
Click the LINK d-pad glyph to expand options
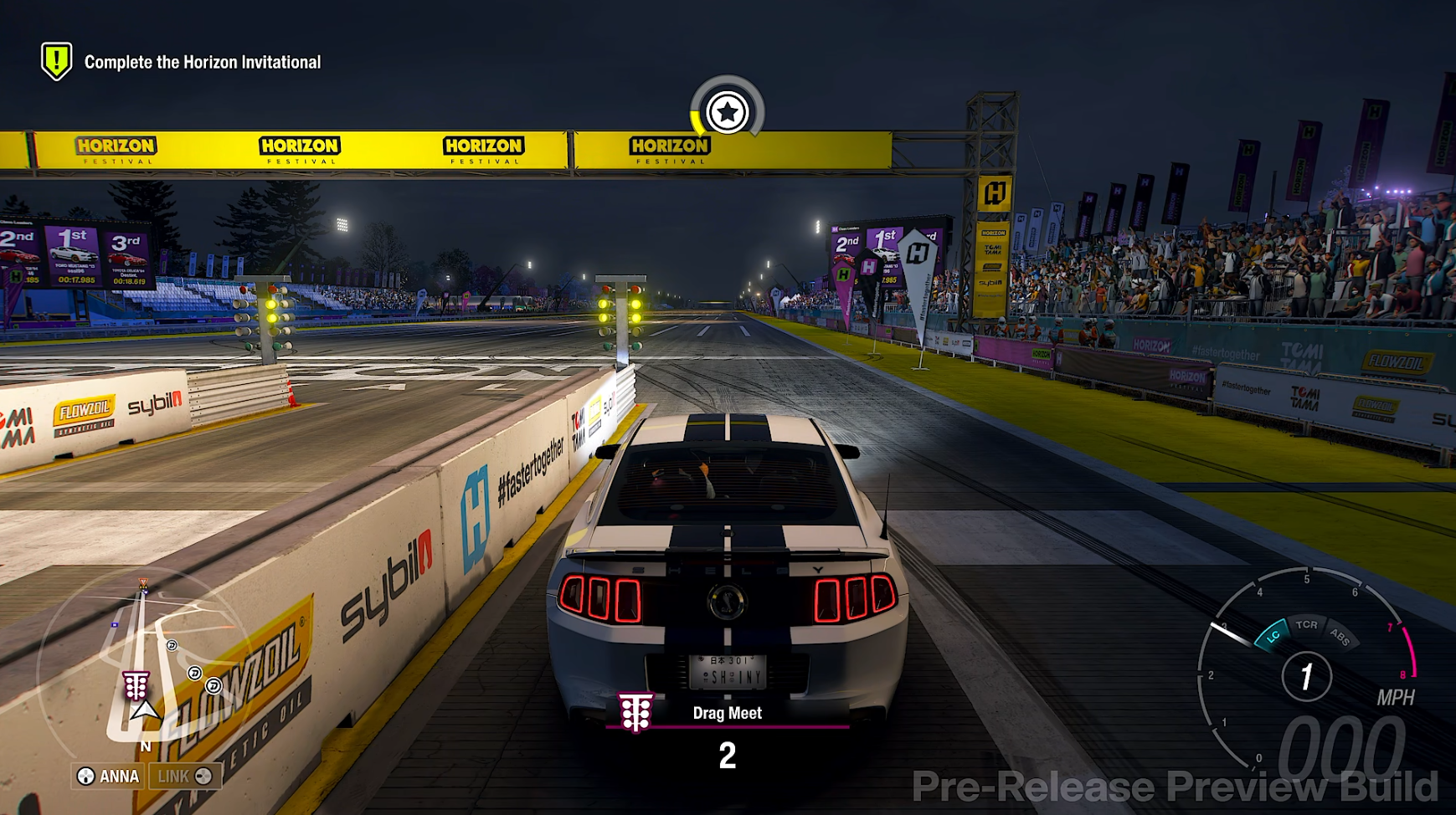tap(203, 775)
